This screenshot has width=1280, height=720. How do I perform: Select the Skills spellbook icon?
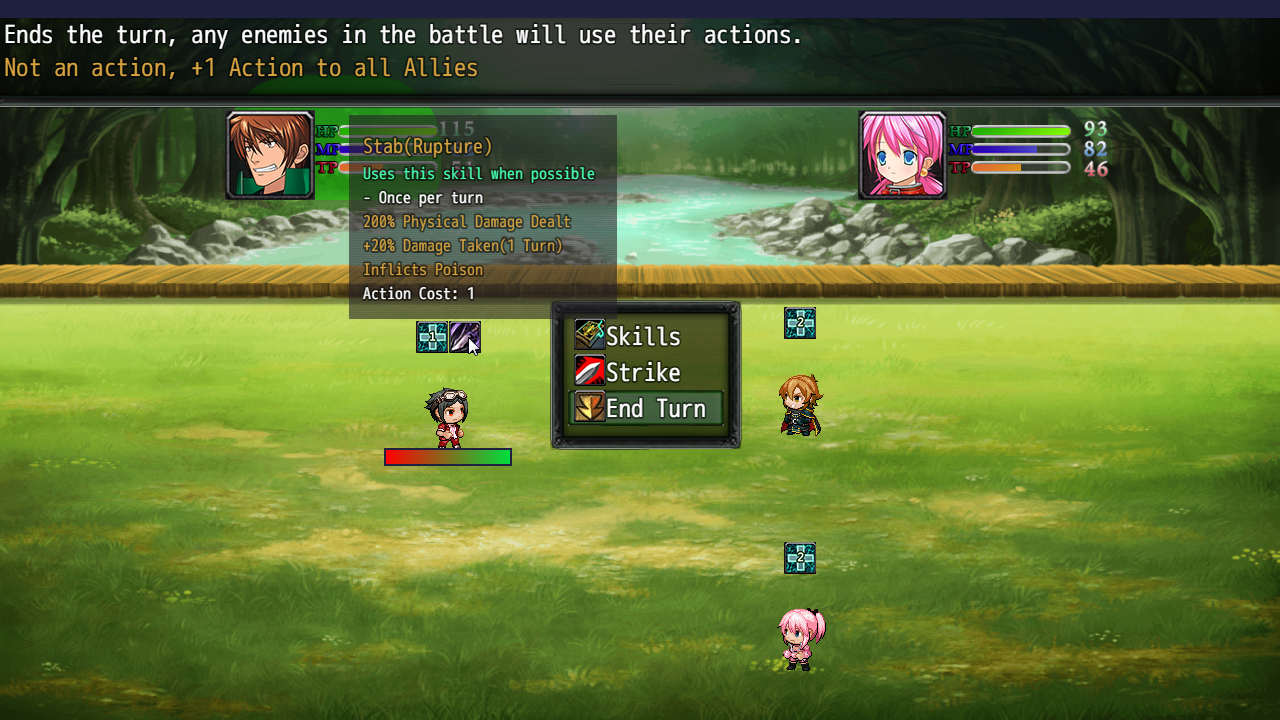tap(592, 336)
